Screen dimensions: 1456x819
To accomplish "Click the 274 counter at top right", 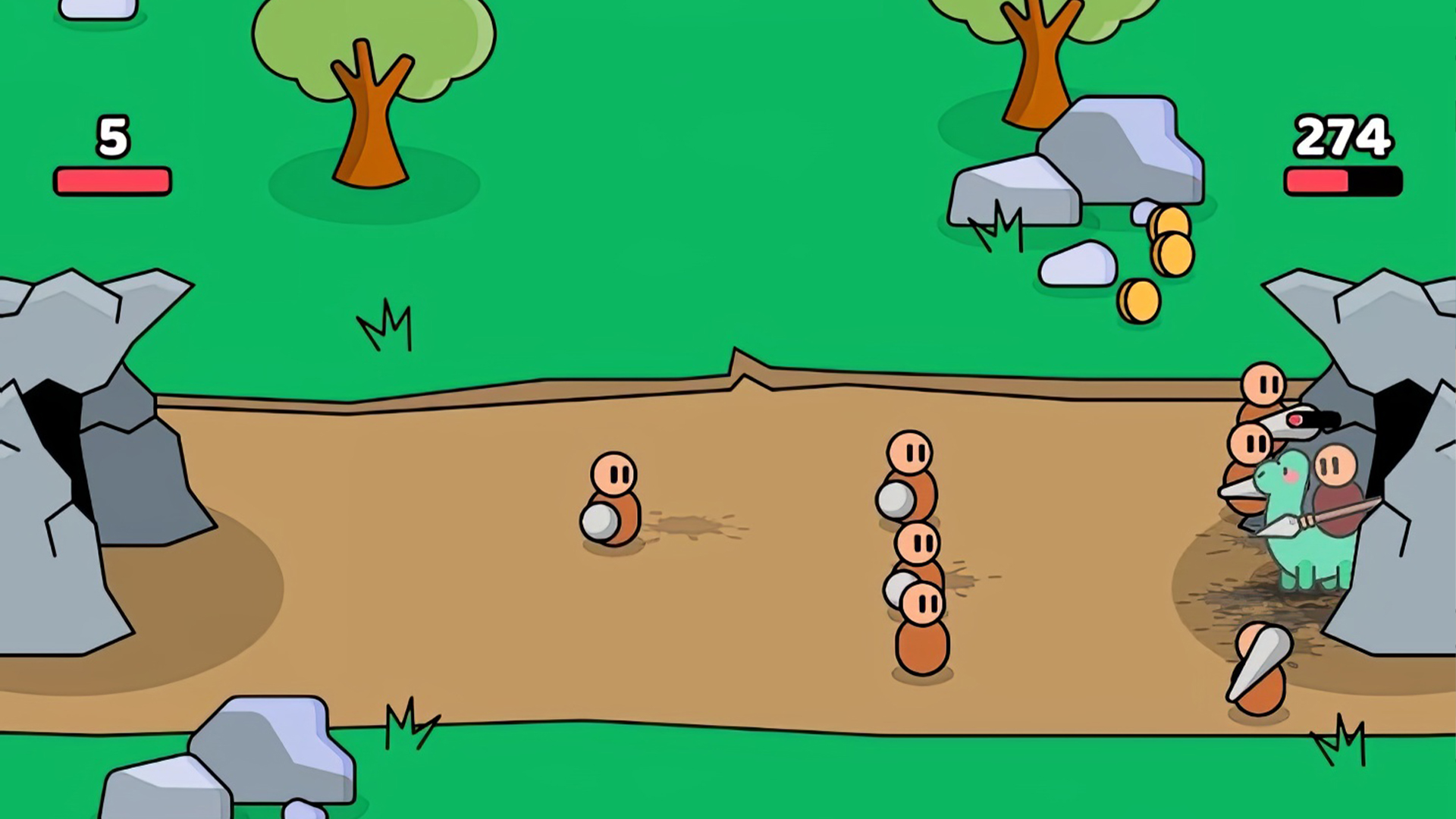I will tap(1342, 136).
